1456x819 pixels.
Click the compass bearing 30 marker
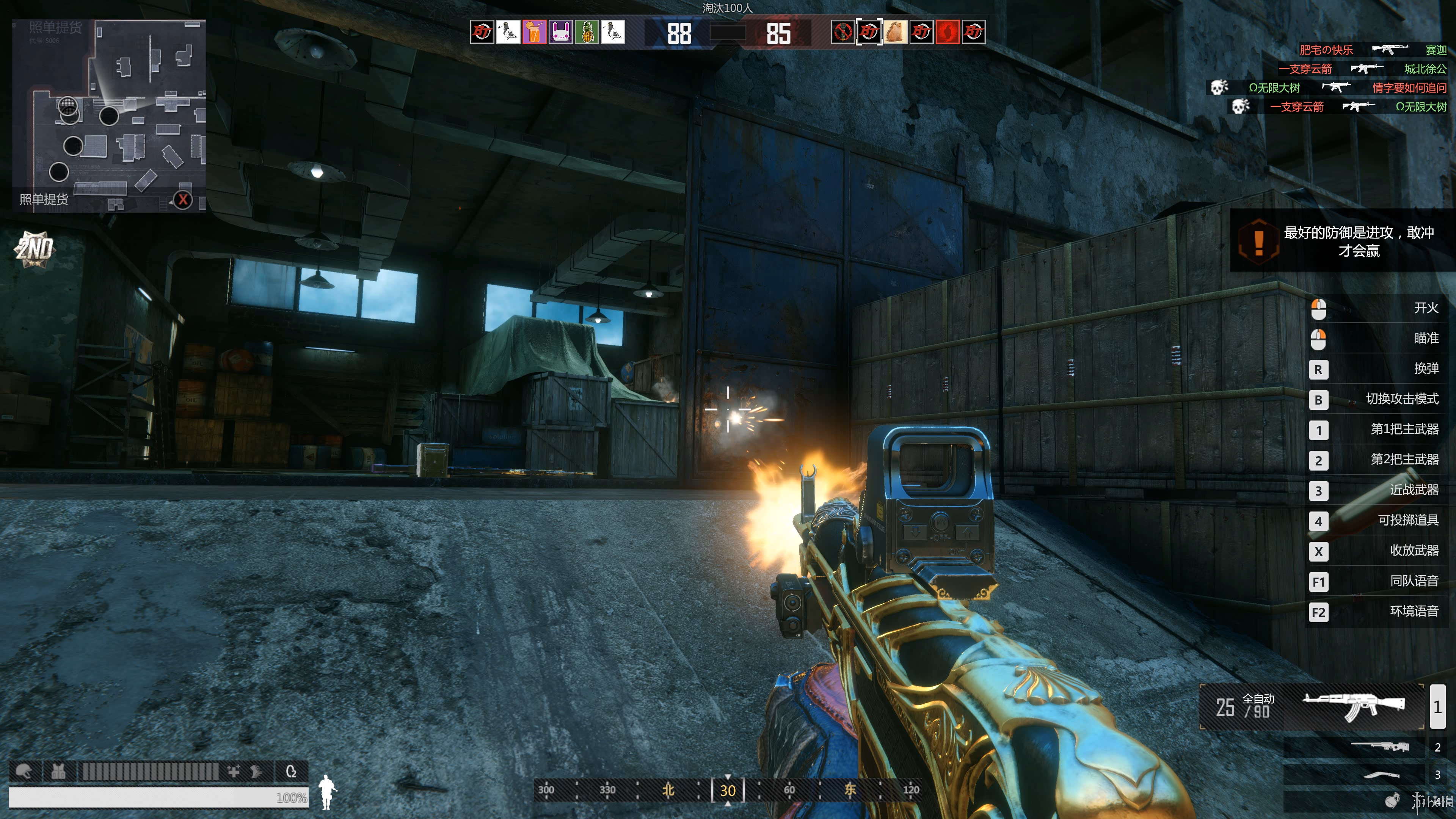(728, 789)
